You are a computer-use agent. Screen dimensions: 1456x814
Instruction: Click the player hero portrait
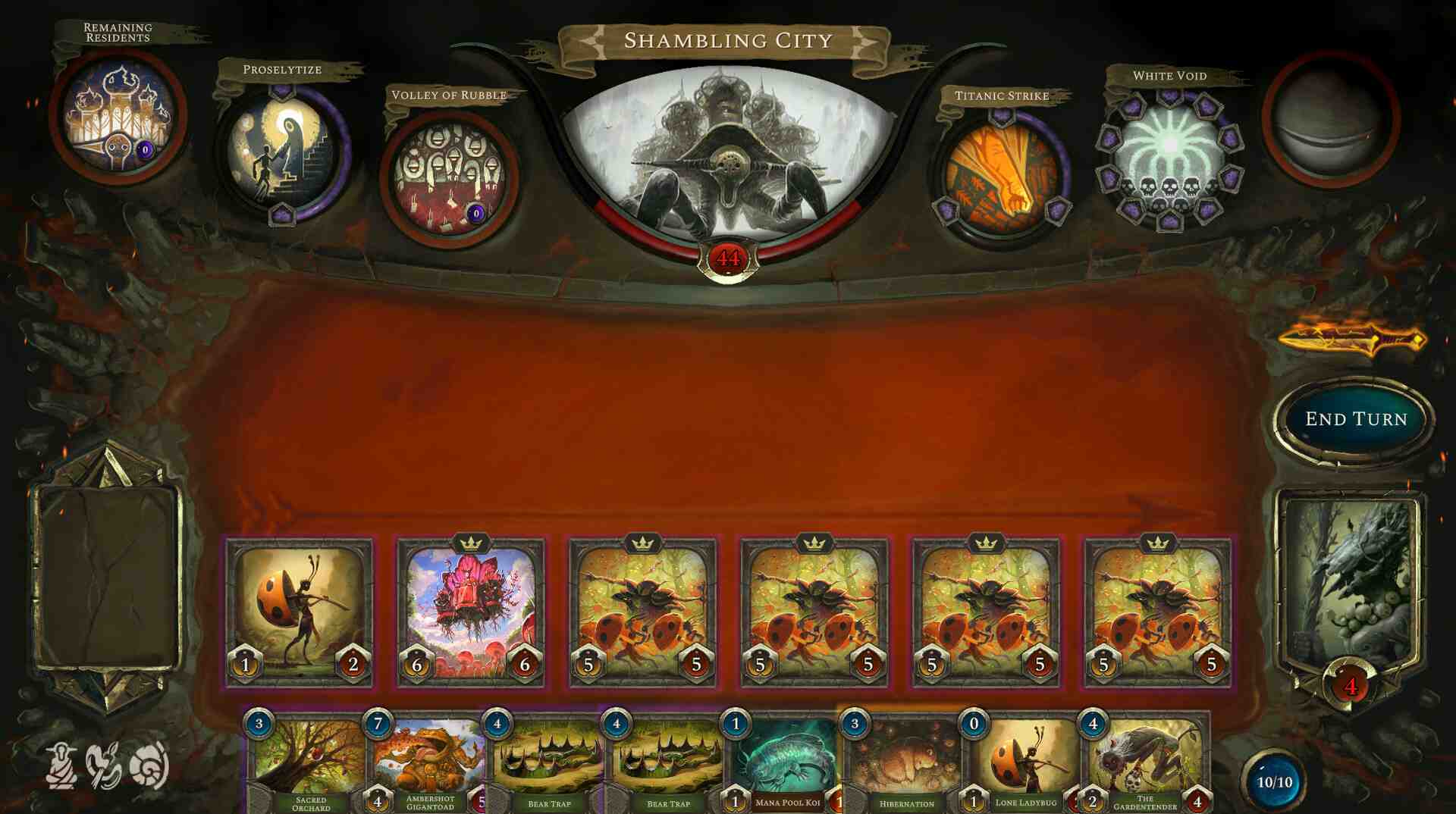[x=1351, y=584]
